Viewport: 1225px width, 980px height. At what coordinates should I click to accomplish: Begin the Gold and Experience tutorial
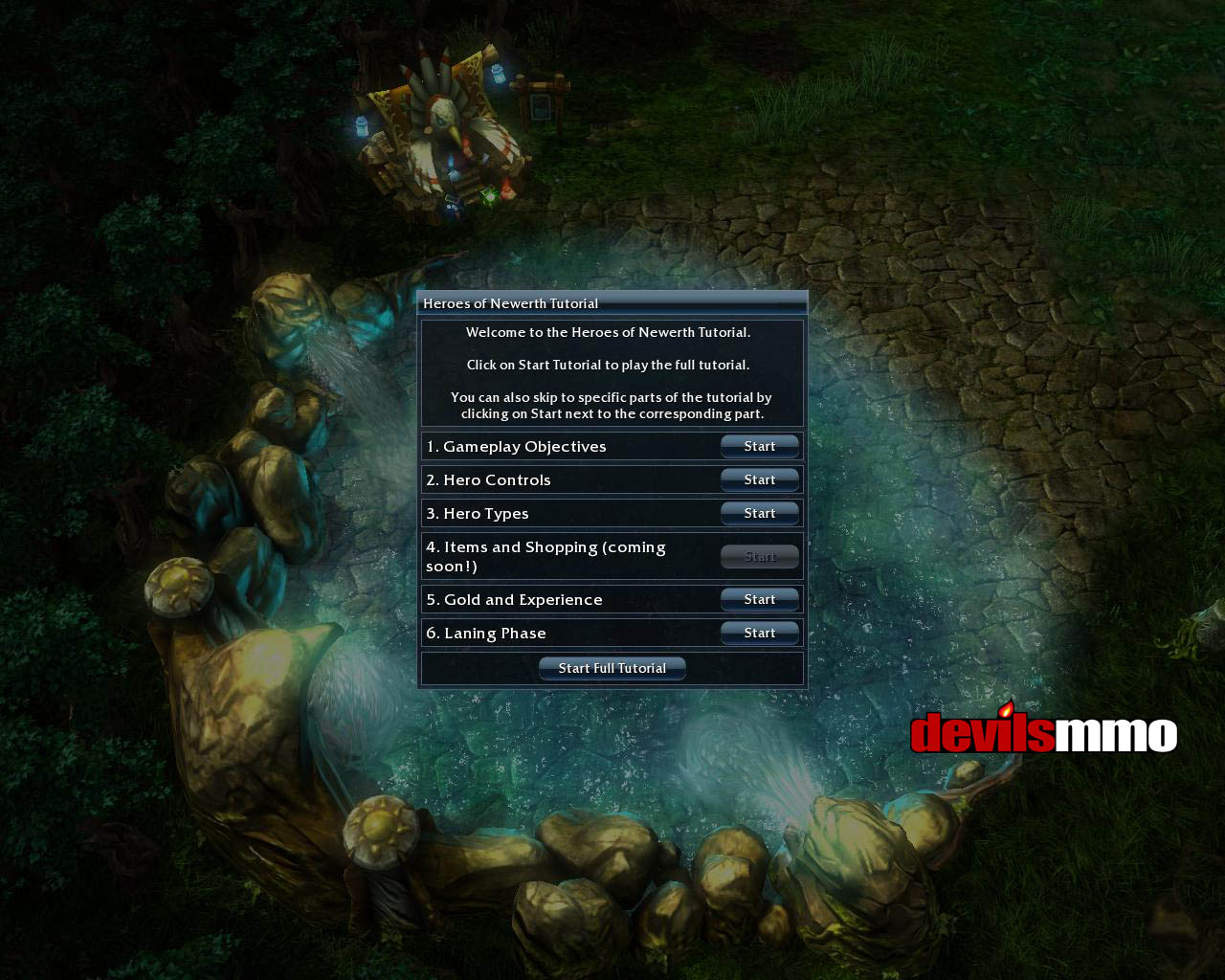[760, 599]
